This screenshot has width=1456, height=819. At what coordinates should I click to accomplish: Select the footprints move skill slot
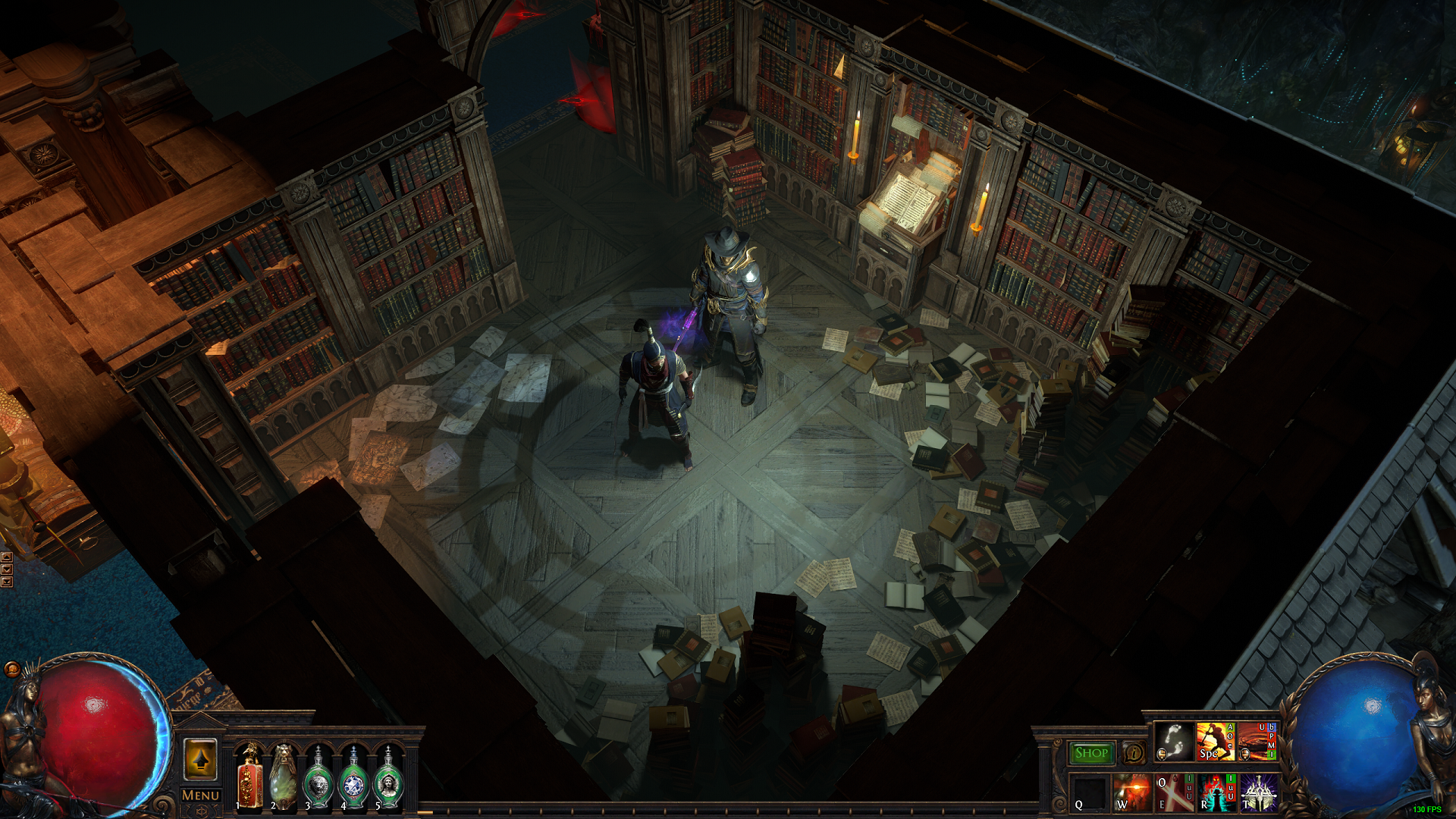(1174, 741)
